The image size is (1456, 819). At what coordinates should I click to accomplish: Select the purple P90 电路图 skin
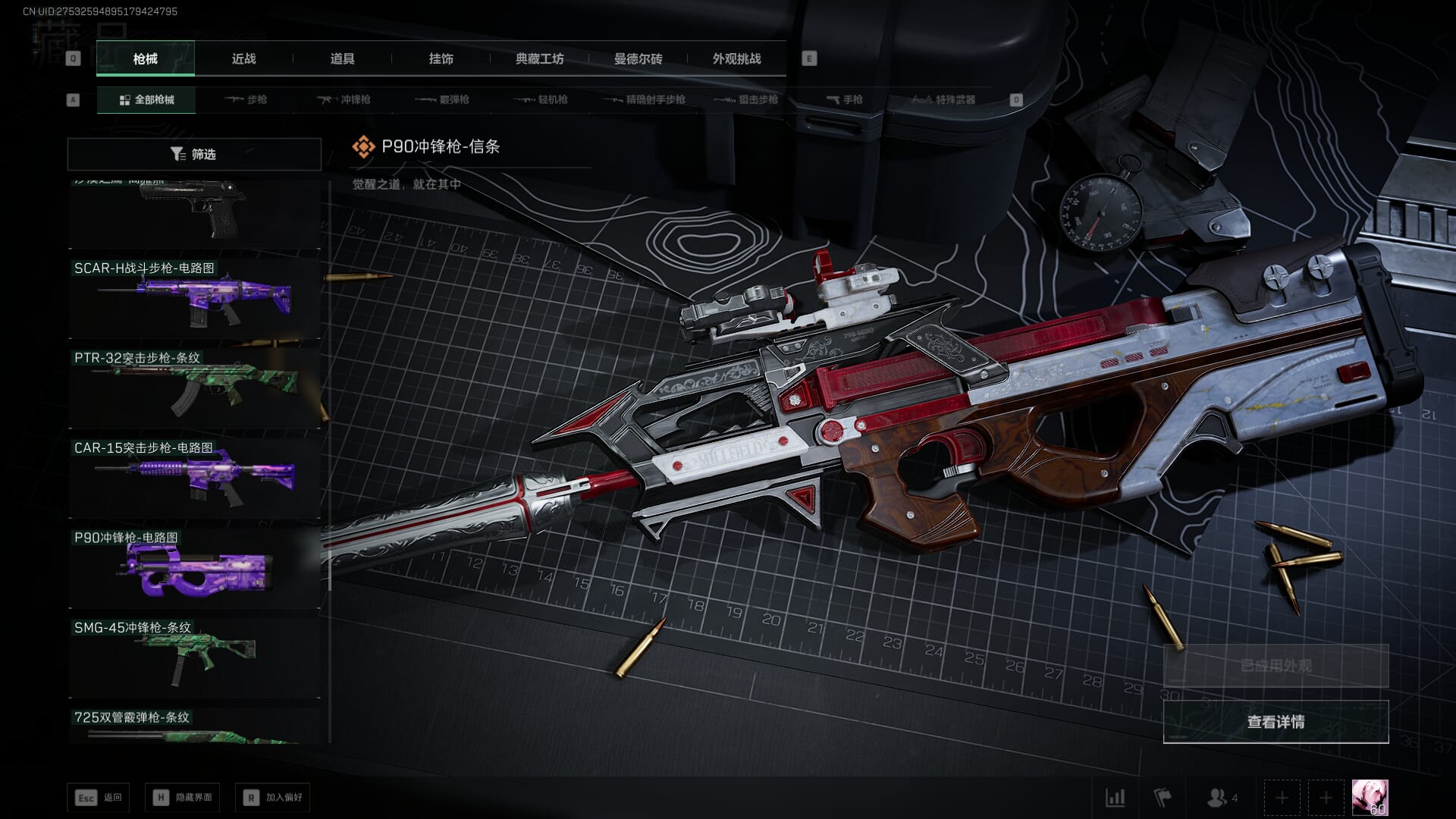click(194, 568)
